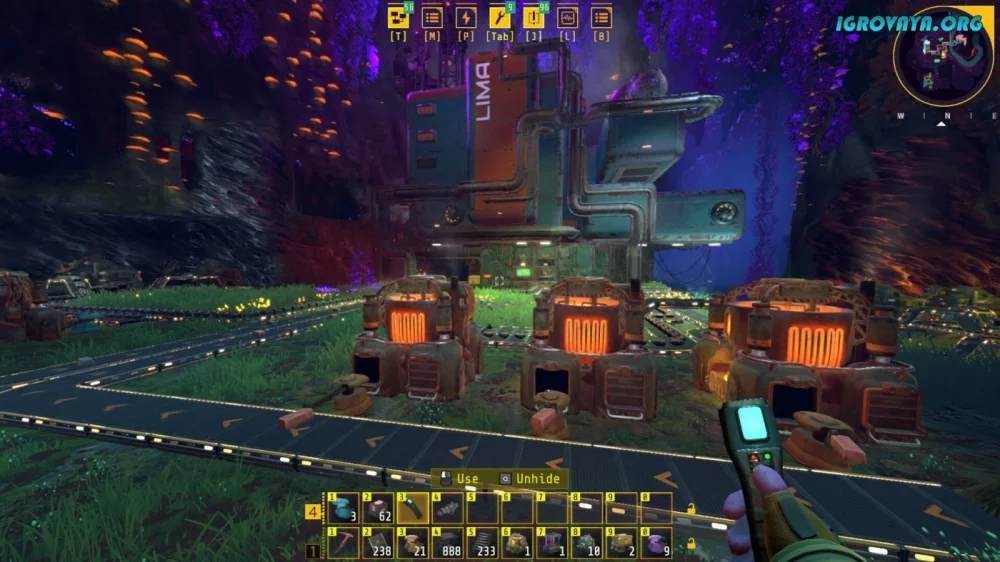Toggle the lower hotbar padlock
The width and height of the screenshot is (1000, 562).
pyautogui.click(x=691, y=545)
